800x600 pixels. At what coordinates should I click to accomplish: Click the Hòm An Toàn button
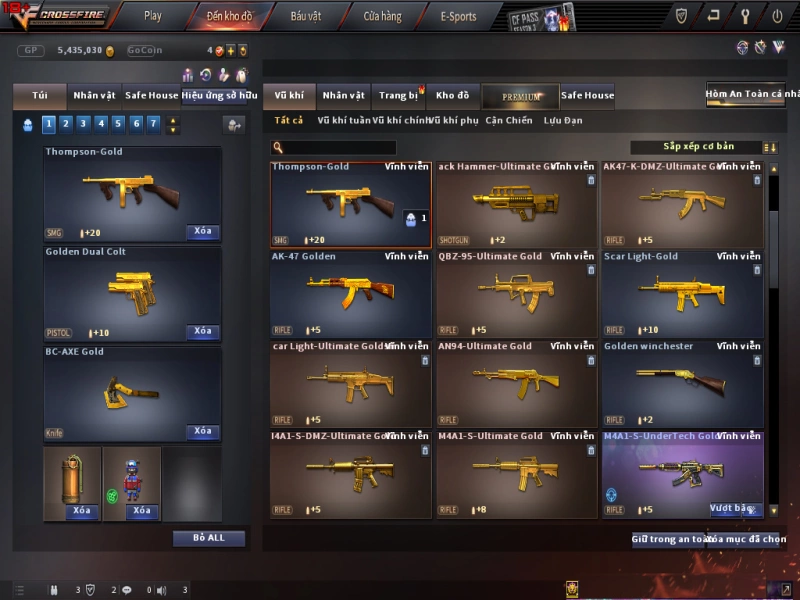[x=752, y=94]
